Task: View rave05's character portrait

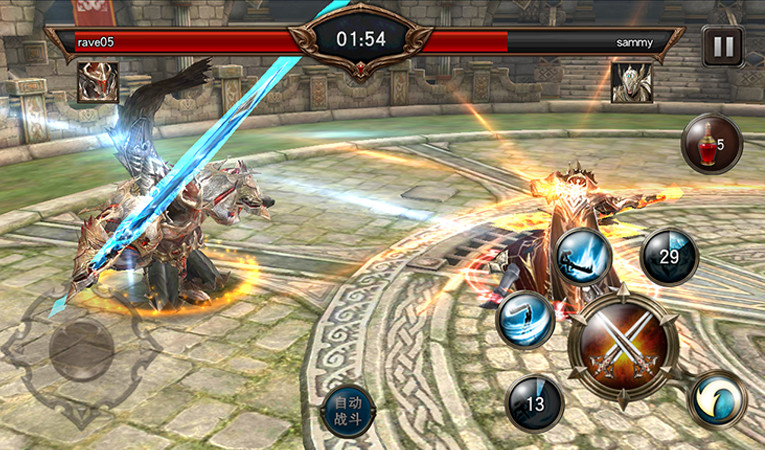Action: click(98, 82)
